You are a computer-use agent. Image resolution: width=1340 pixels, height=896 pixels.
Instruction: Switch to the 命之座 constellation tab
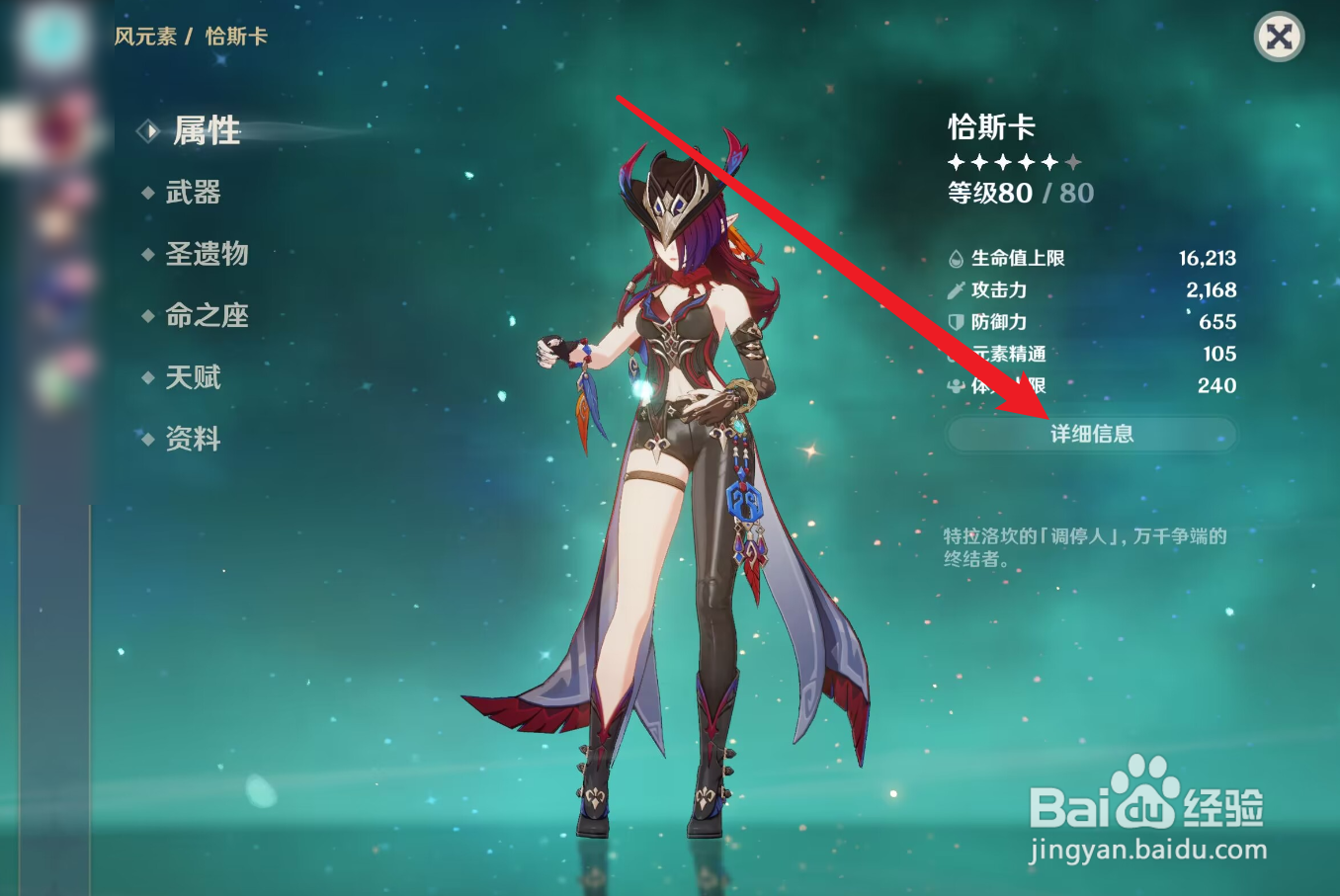point(208,315)
